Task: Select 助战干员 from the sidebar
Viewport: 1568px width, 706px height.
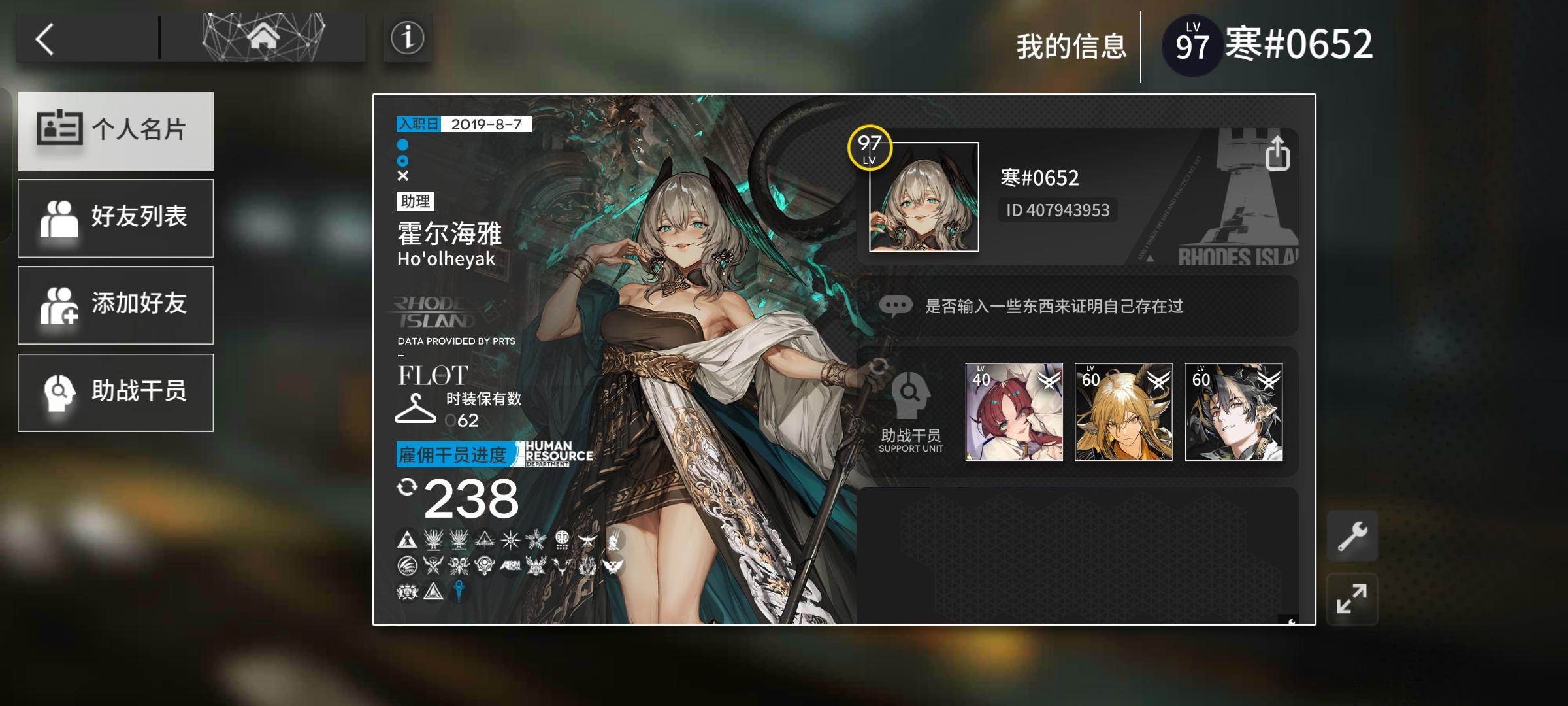Action: (x=116, y=392)
